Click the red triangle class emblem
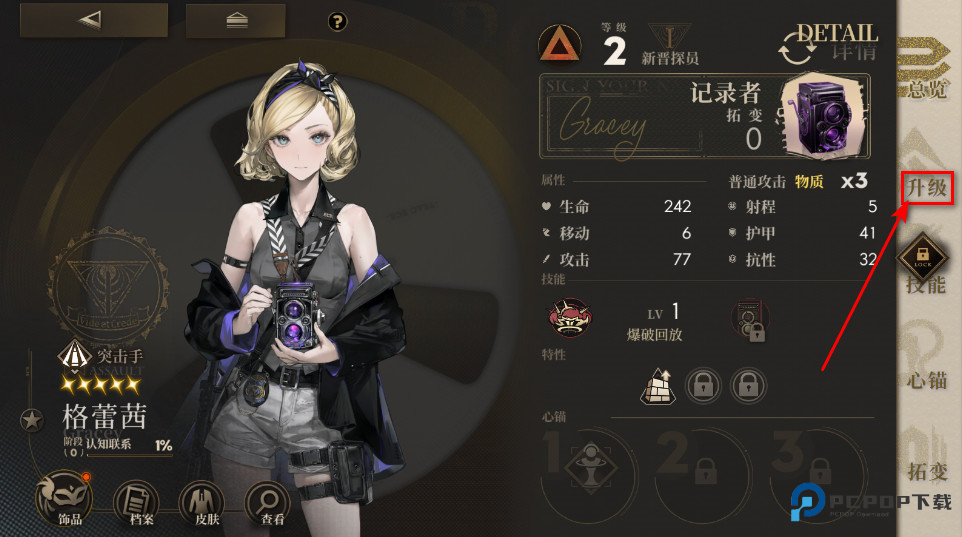The height and width of the screenshot is (537, 962). (x=560, y=43)
